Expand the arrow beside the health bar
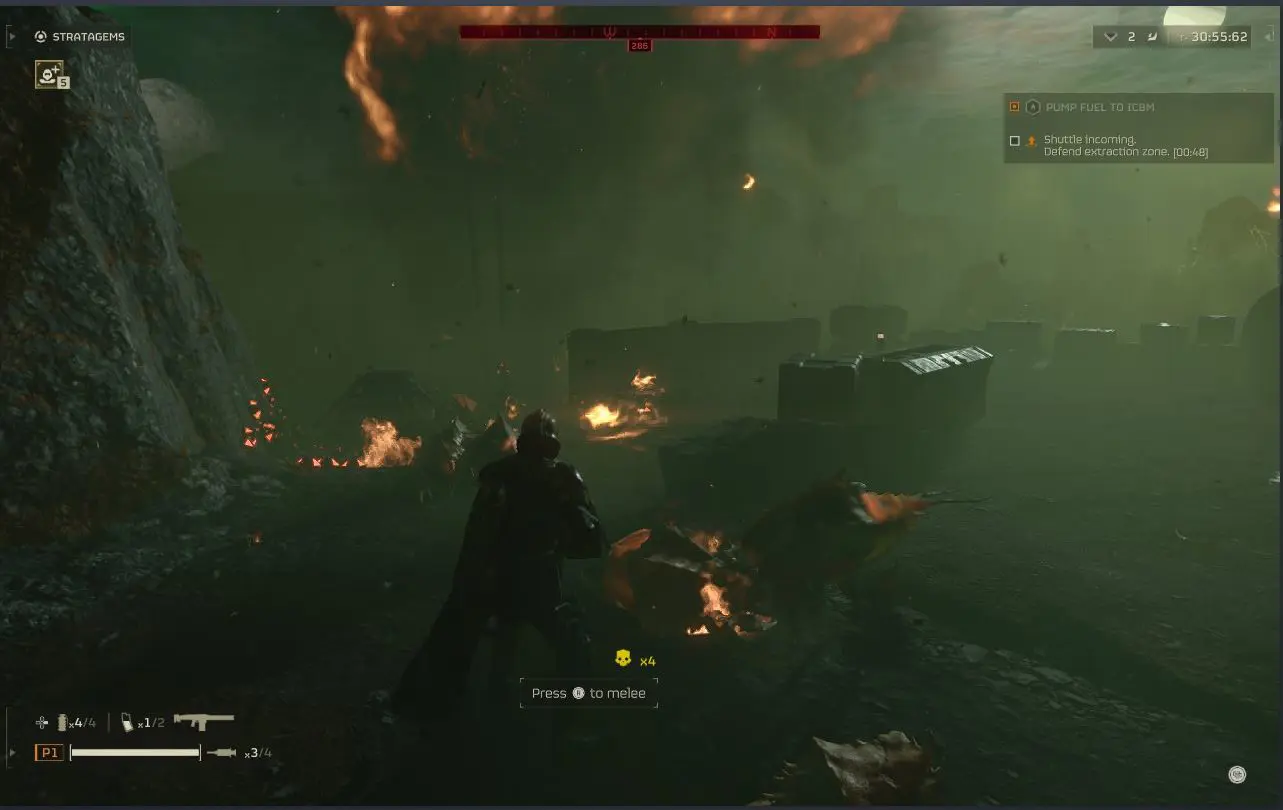Viewport: 1283px width, 810px height. [12, 752]
